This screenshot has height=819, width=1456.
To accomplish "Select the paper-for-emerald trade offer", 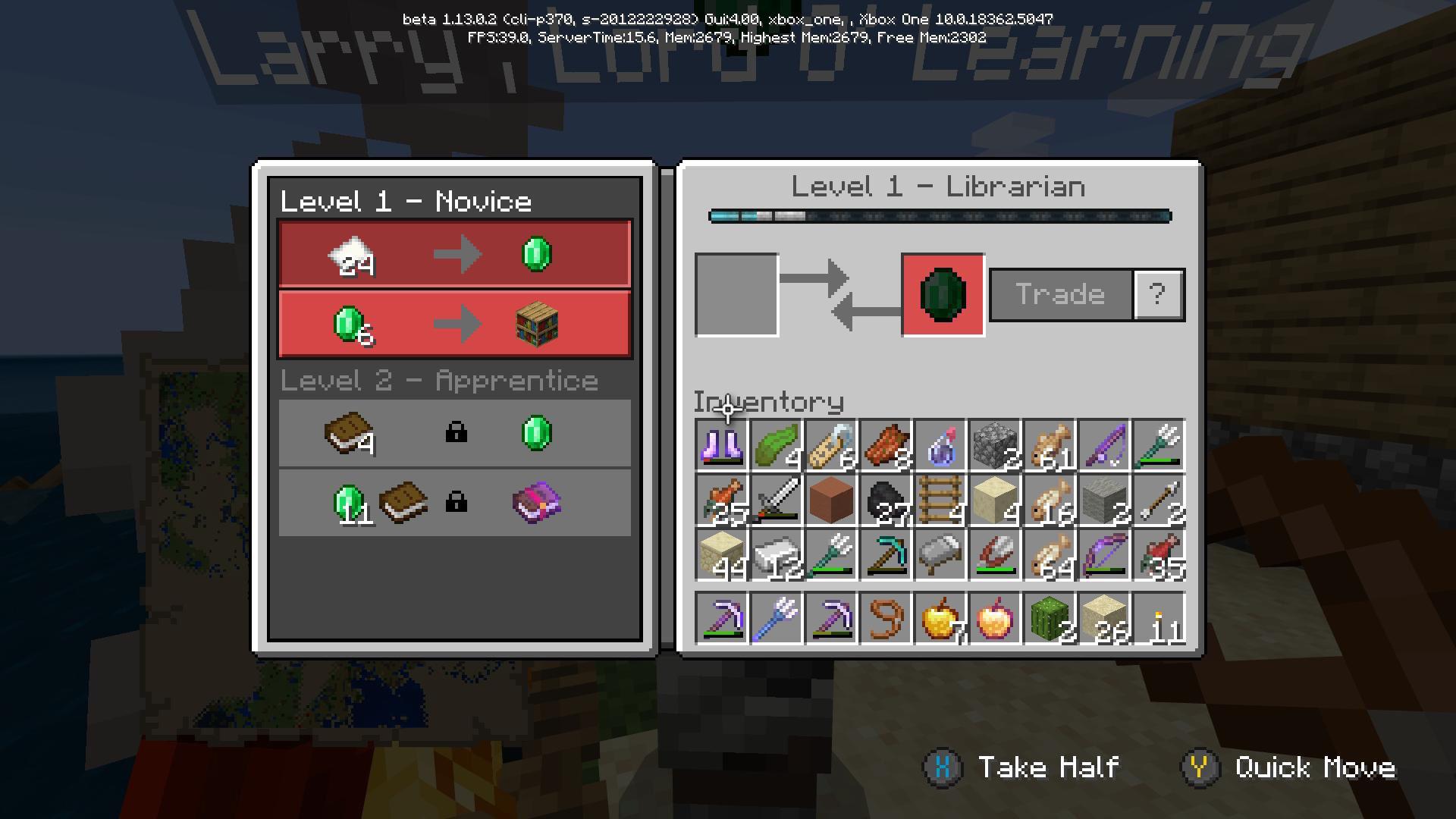I will pos(455,254).
